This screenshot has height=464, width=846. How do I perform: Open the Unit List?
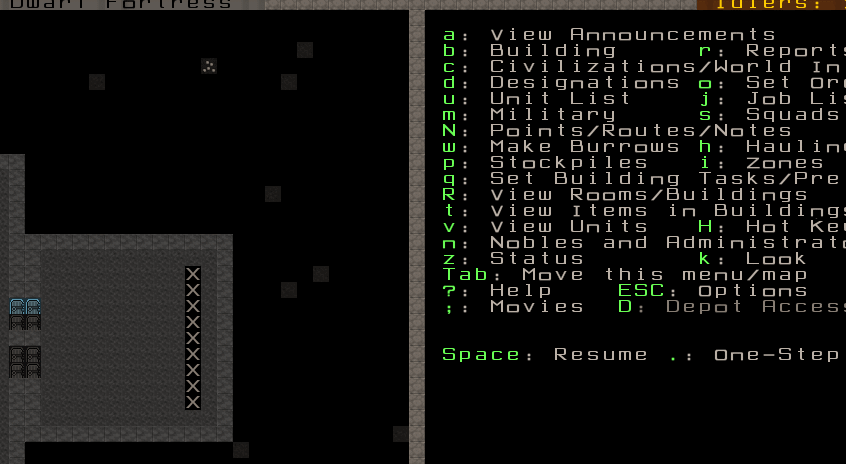[x=560, y=99]
